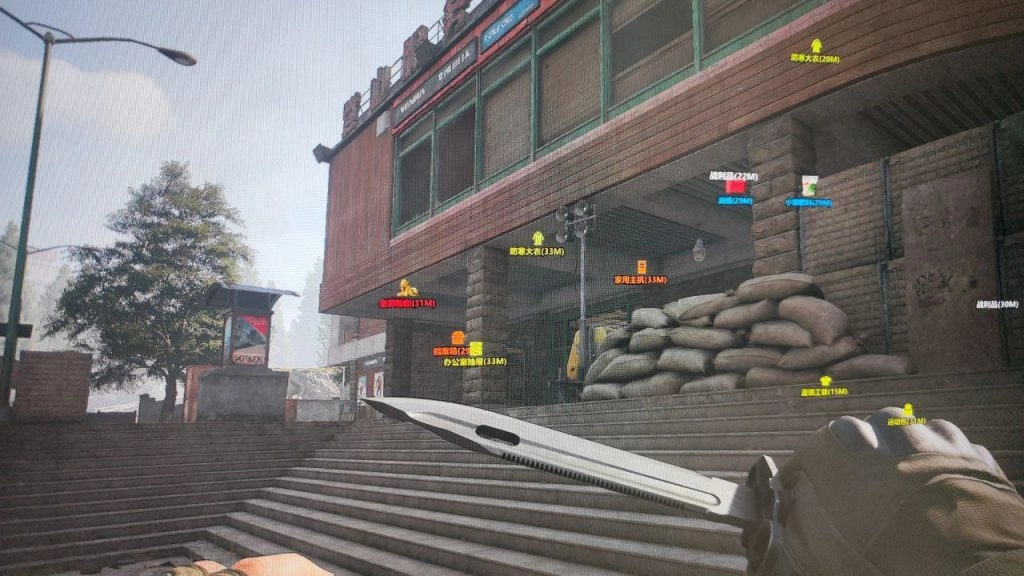
Task: Select the red 战利品 (22M) loot marker
Action: [735, 186]
